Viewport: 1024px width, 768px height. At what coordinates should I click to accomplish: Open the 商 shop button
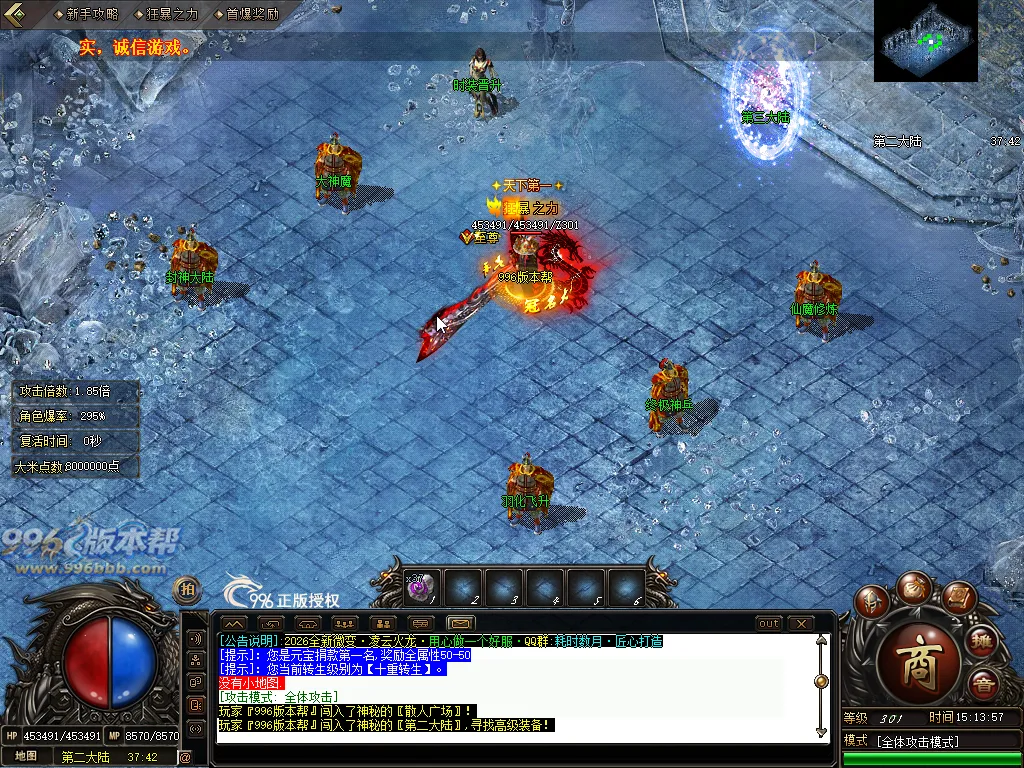tap(918, 665)
